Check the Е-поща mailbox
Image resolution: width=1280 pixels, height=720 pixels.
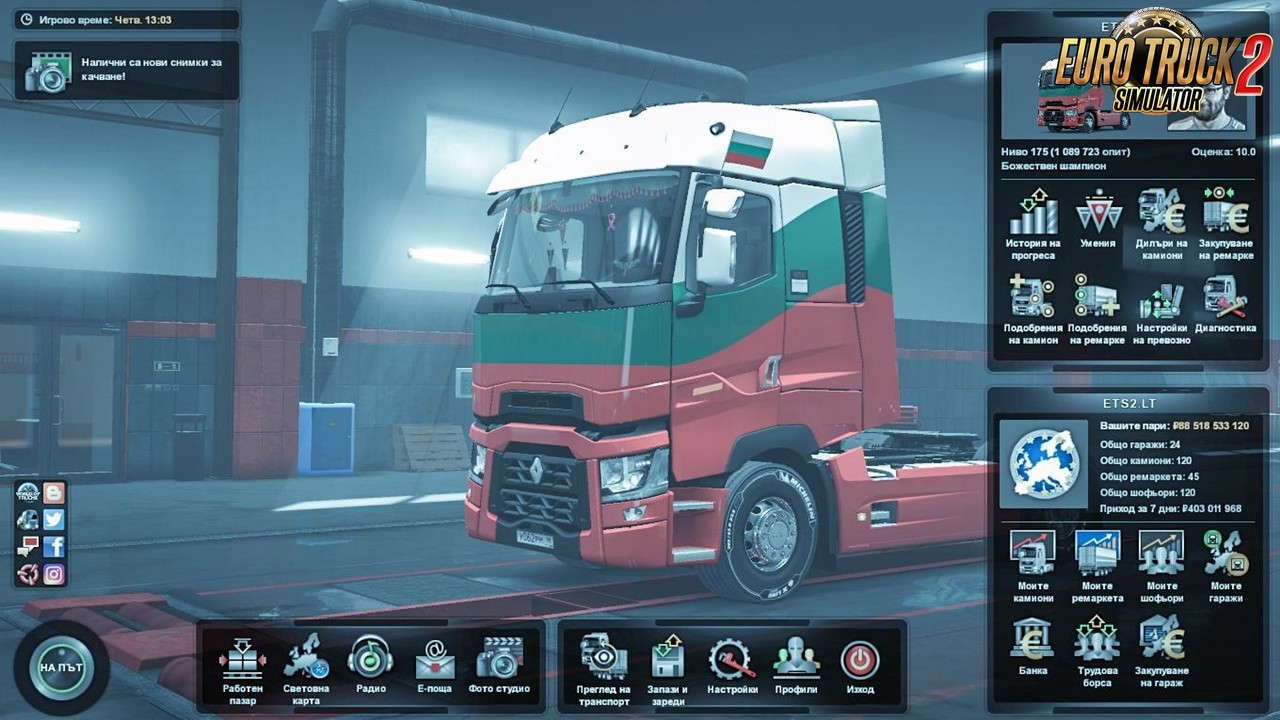(x=435, y=663)
